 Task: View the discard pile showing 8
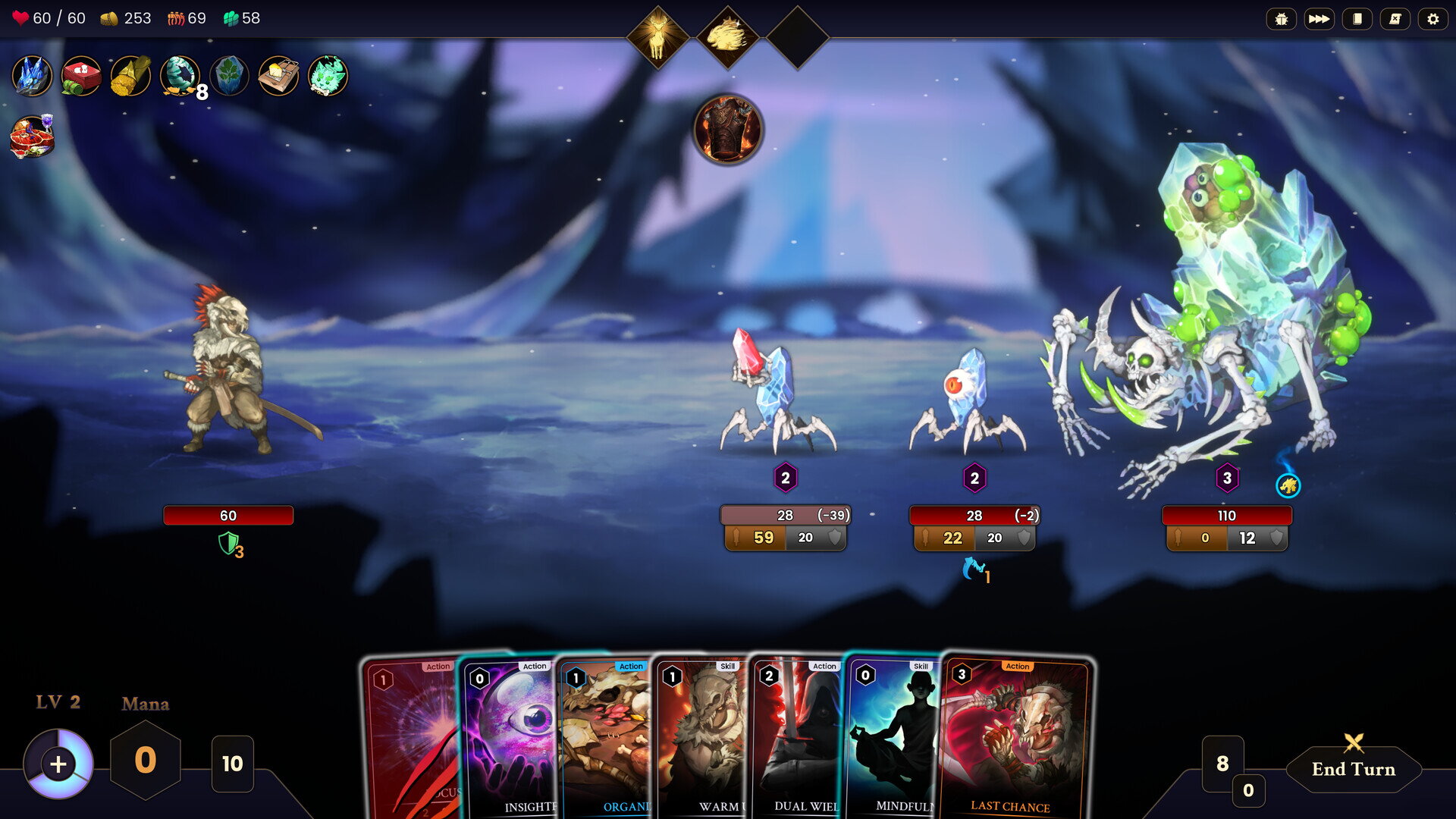[1222, 763]
